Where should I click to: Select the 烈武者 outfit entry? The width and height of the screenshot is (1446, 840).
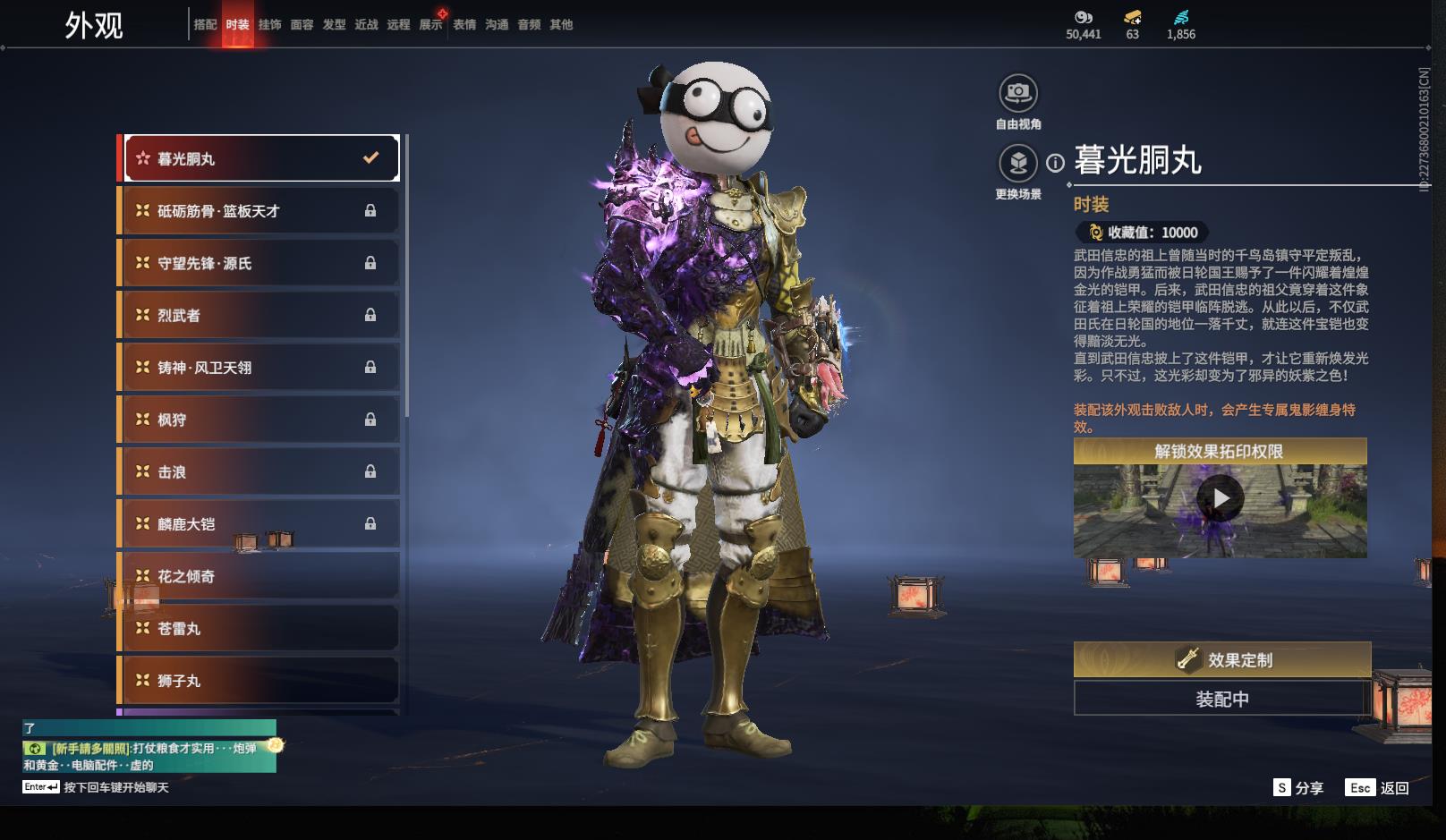click(x=260, y=315)
